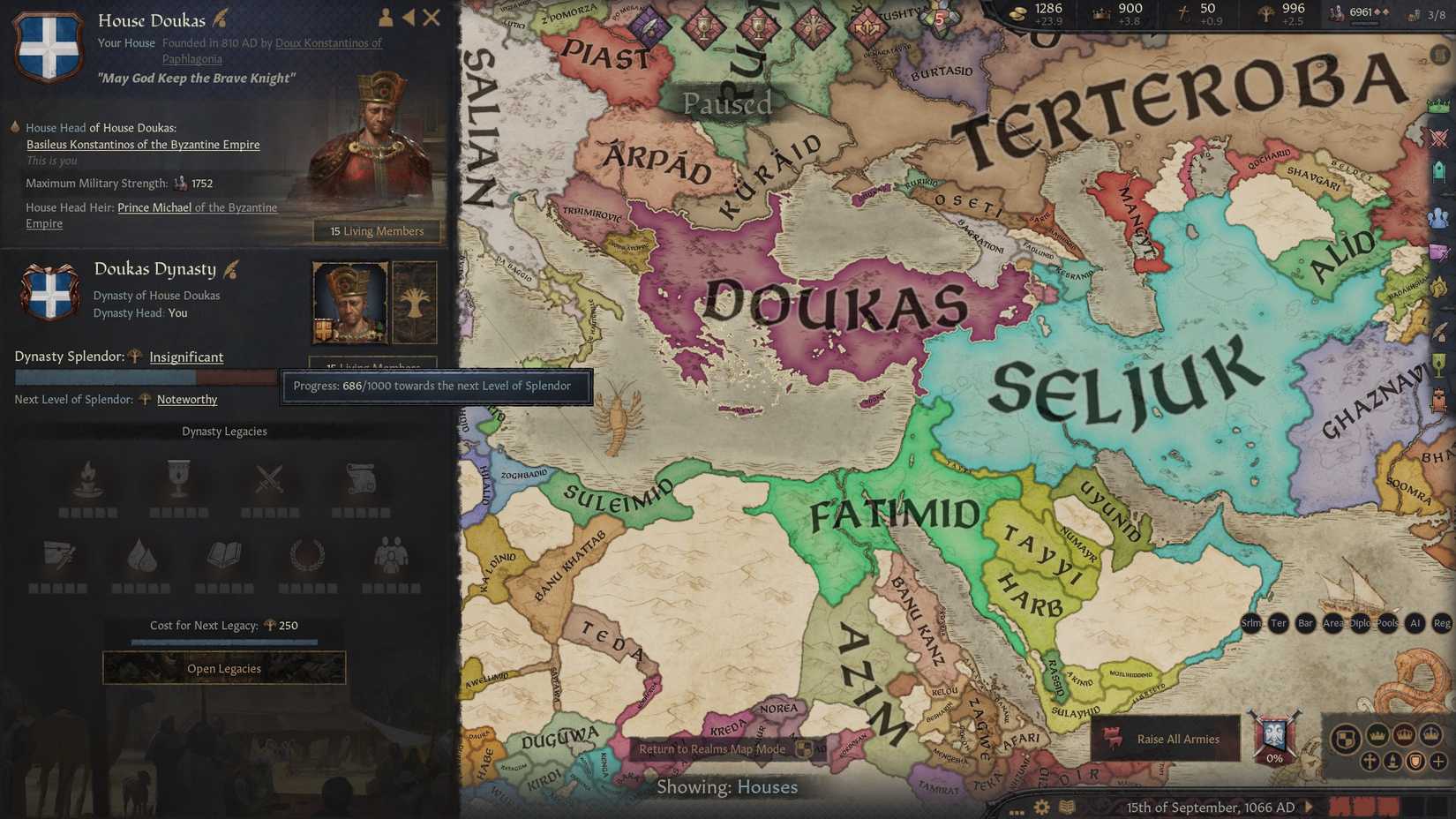Toggle the AI map mode overlay
This screenshot has height=819, width=1456.
pos(1415,623)
